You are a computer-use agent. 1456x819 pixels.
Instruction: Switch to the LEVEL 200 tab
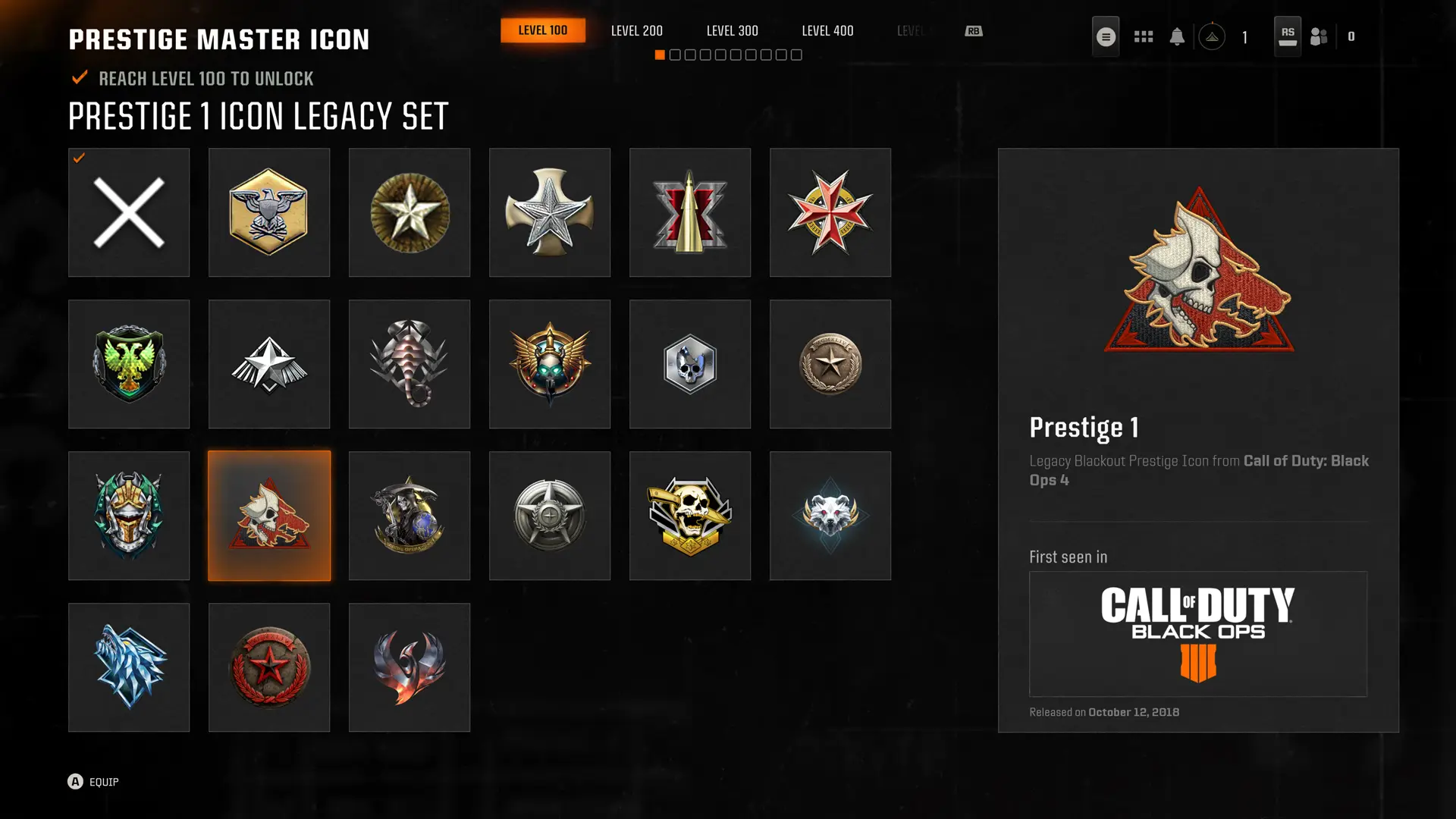[x=636, y=30]
